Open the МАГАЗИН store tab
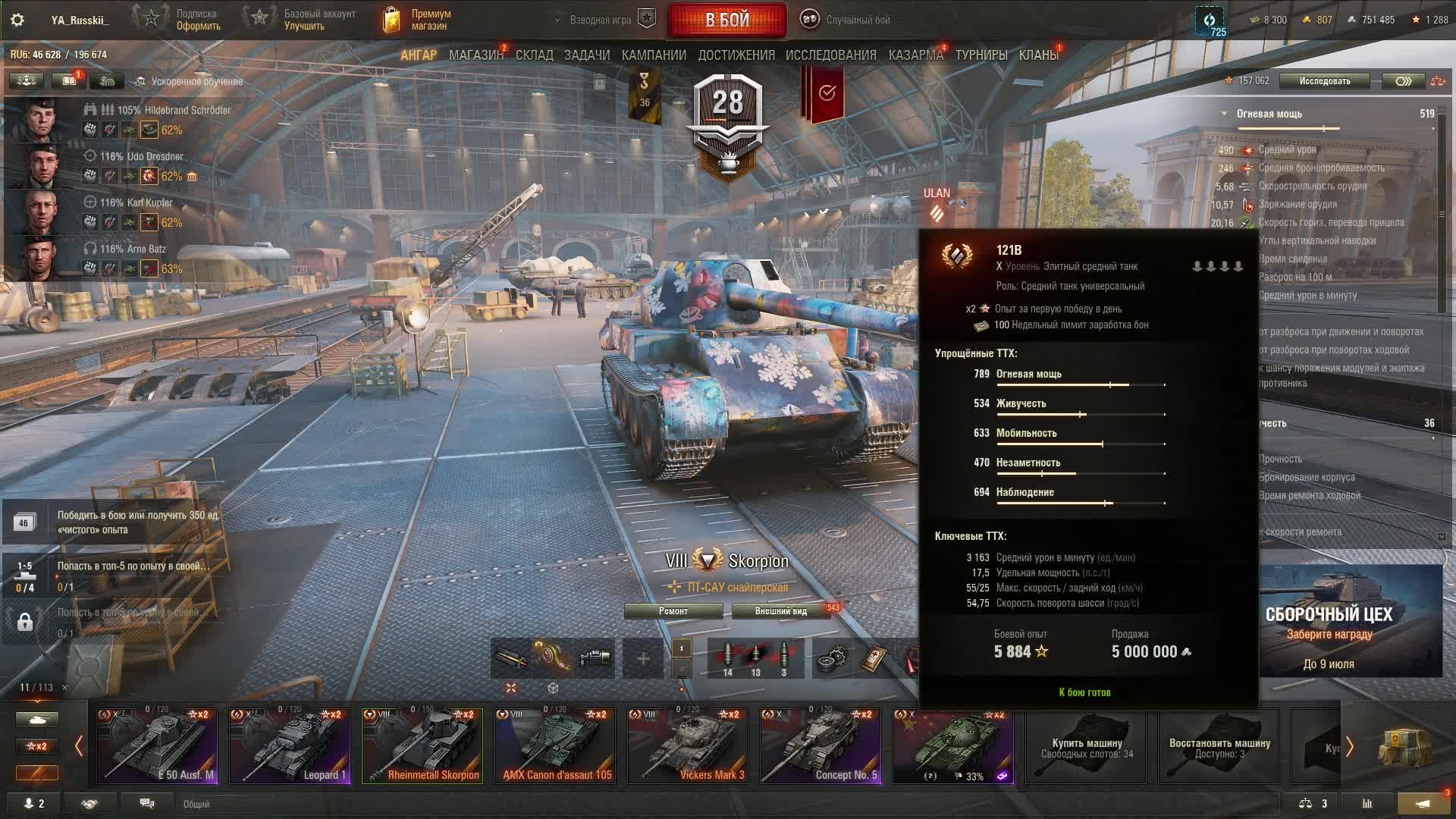Viewport: 1456px width, 819px height. 475,55
